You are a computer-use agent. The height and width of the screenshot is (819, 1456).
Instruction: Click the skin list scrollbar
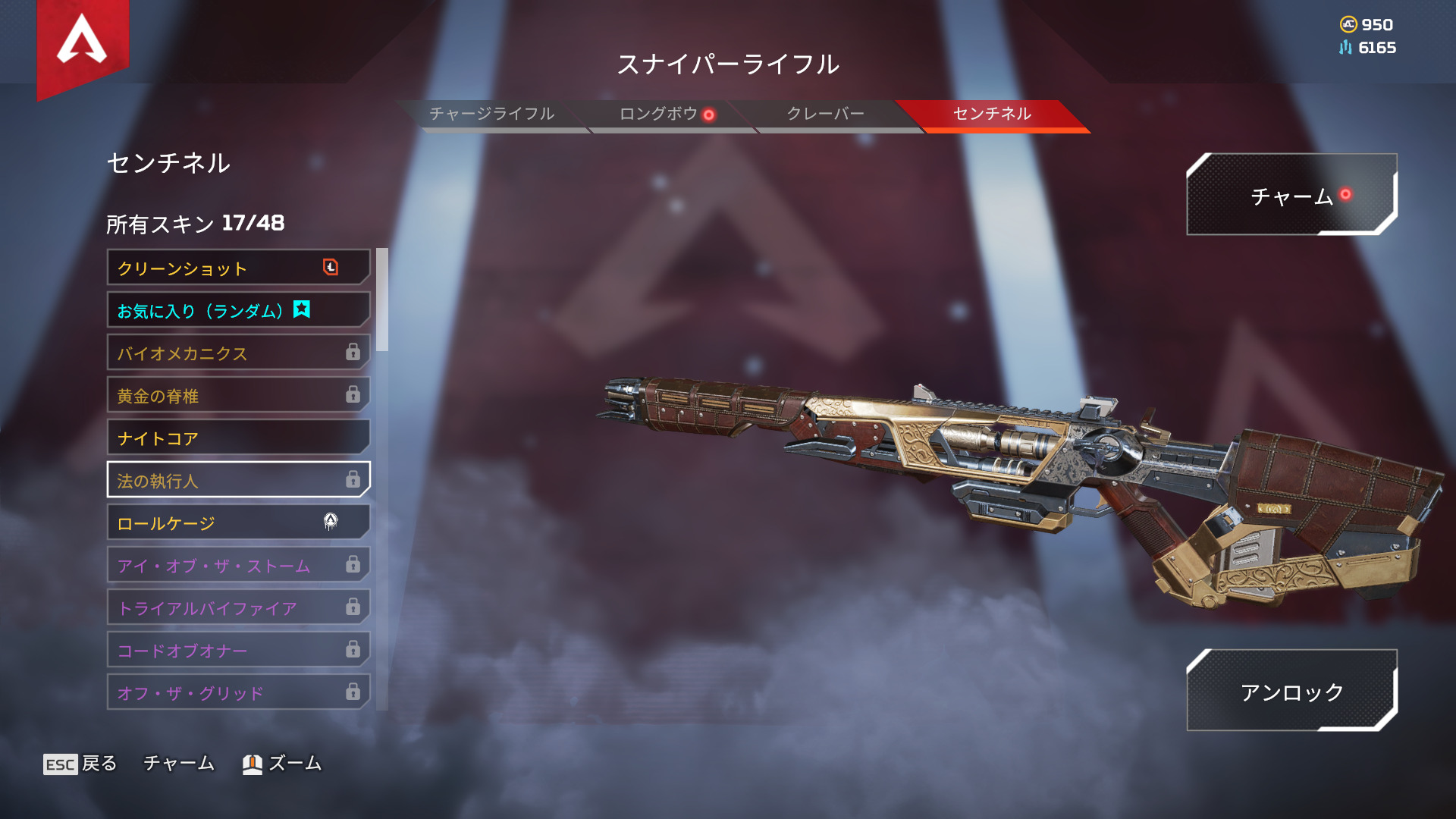pyautogui.click(x=382, y=300)
